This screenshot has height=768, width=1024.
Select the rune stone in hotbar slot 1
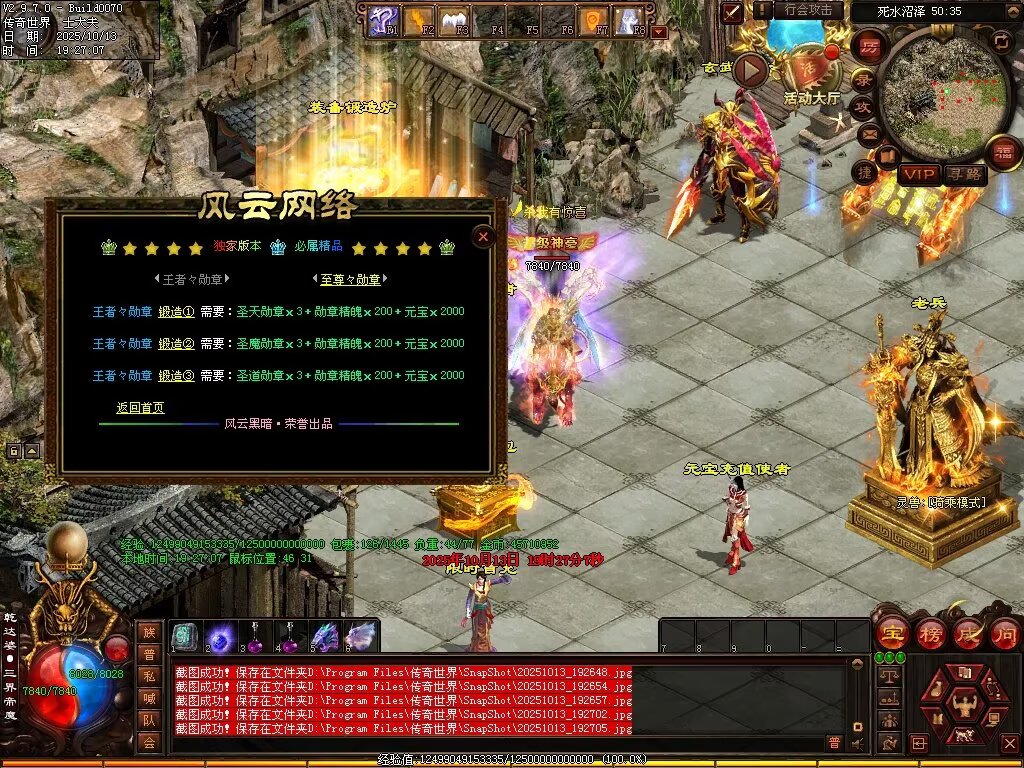185,637
